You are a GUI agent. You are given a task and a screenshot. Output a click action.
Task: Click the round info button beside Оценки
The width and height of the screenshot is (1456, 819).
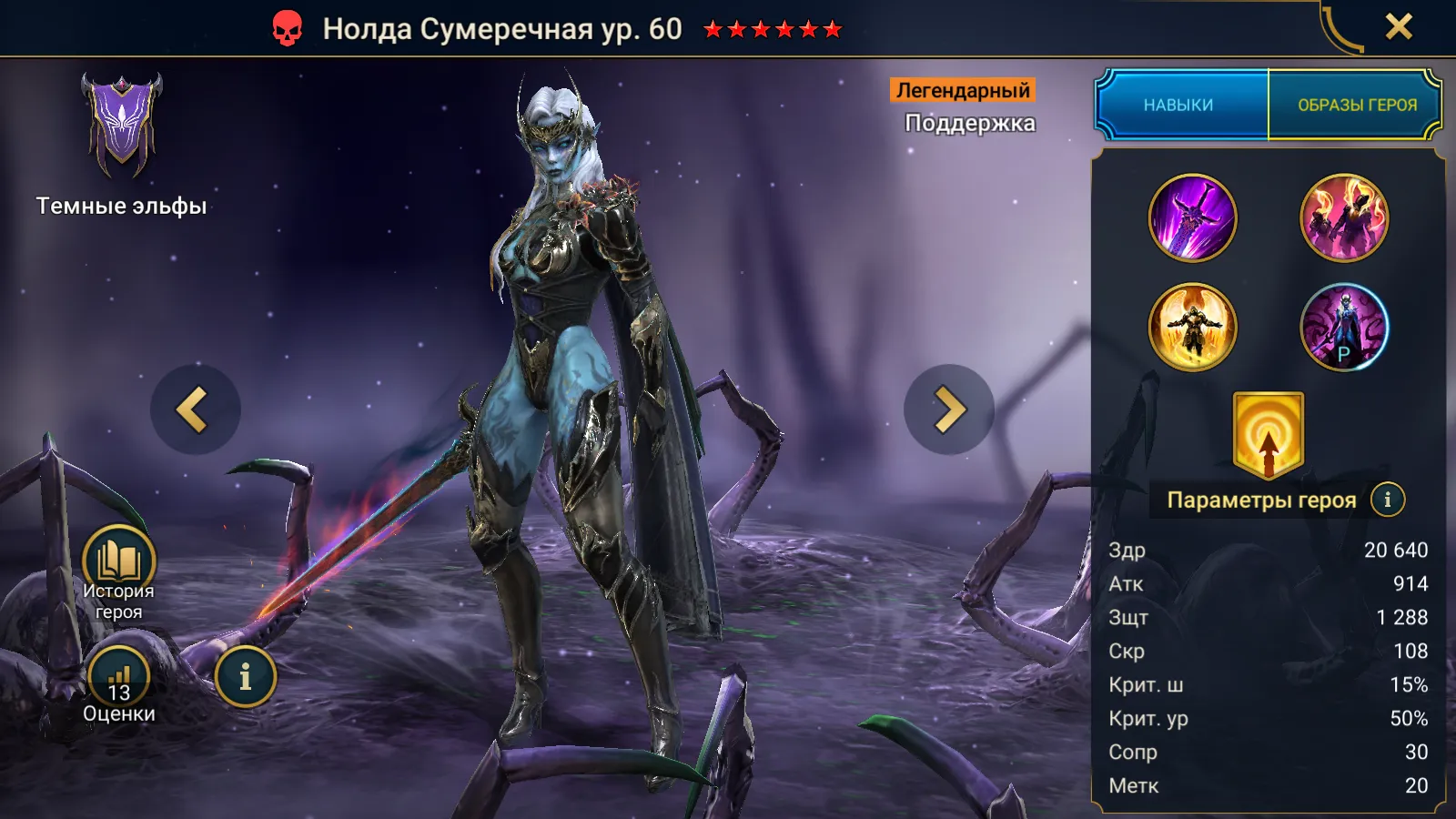(x=245, y=677)
